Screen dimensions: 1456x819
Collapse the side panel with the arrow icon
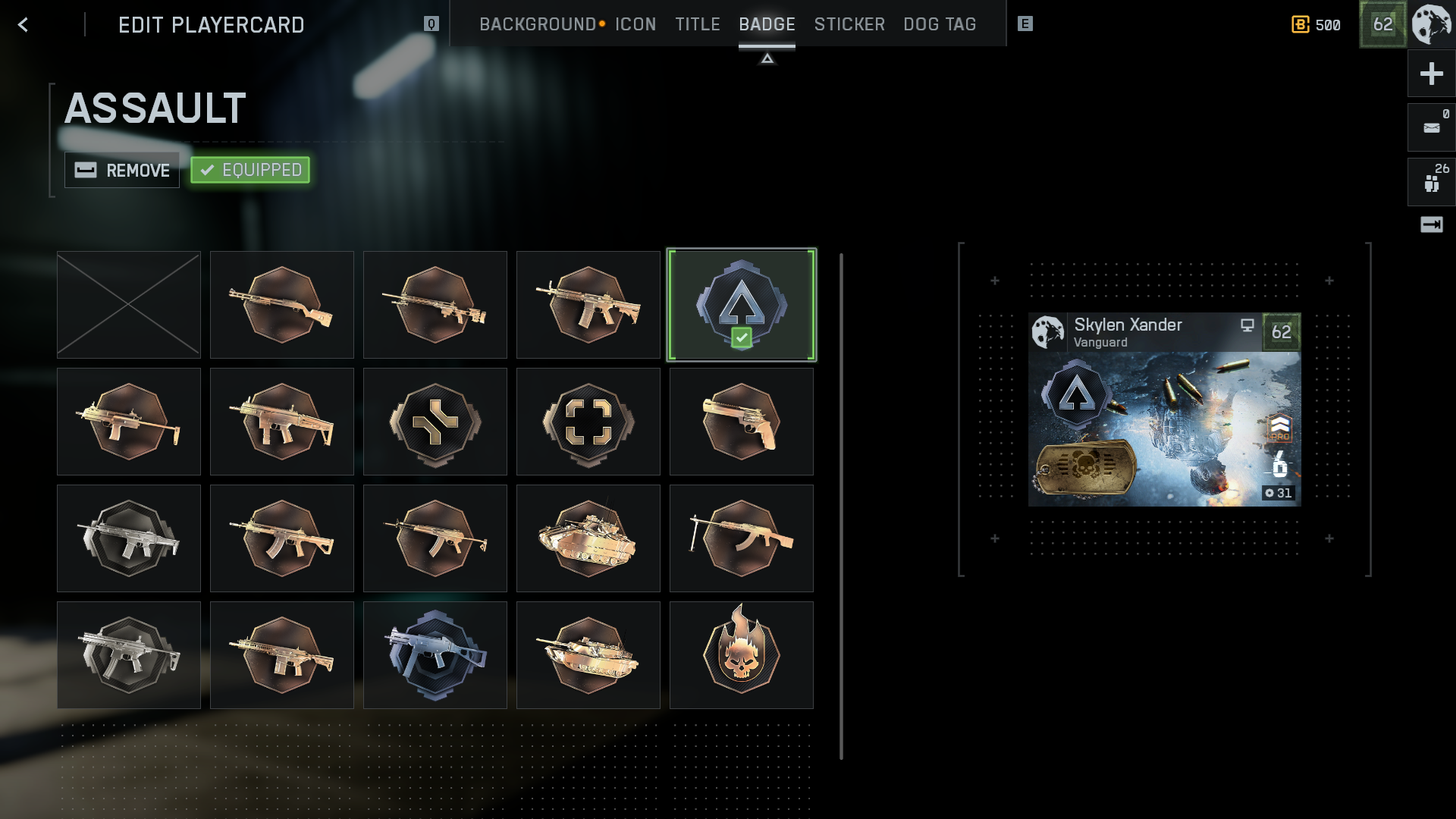coord(1431,224)
